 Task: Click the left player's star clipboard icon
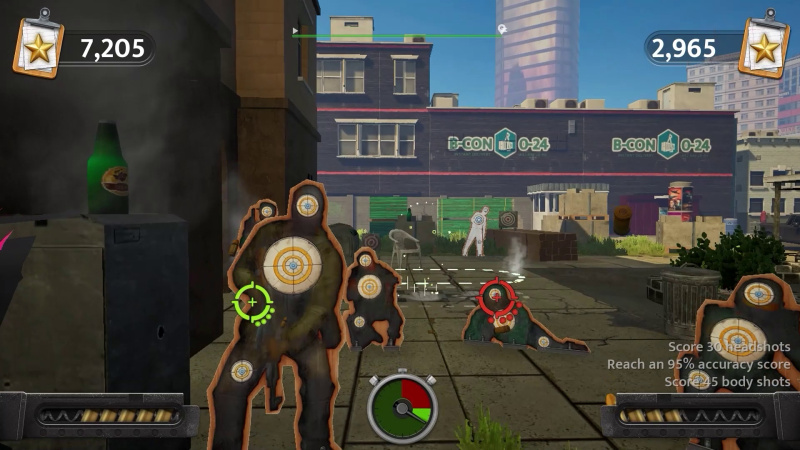(37, 45)
